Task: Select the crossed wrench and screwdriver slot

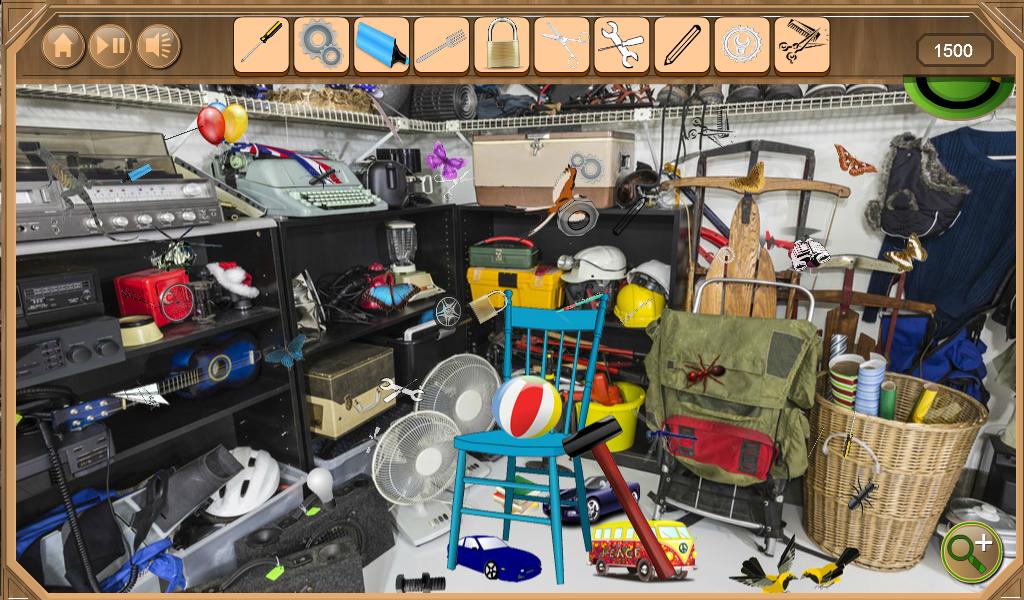Action: [621, 45]
